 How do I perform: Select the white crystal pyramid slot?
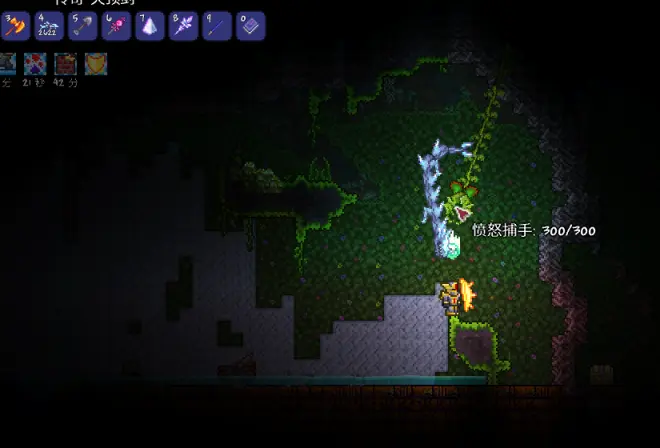(150, 26)
